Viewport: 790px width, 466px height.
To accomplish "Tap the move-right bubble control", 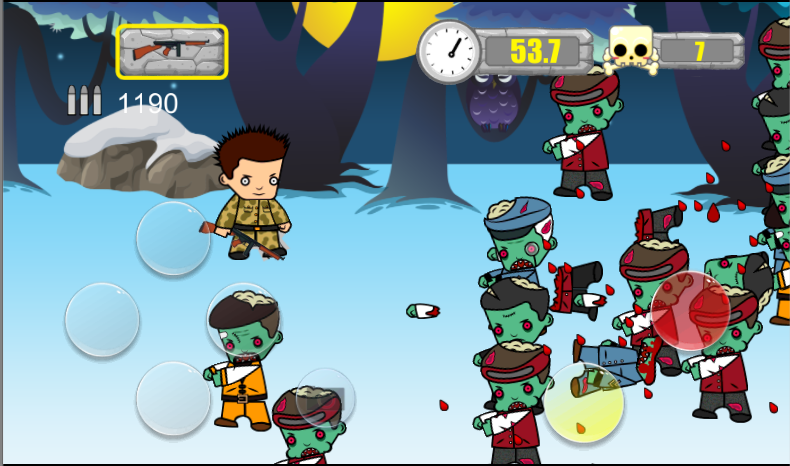I will [x=244, y=319].
